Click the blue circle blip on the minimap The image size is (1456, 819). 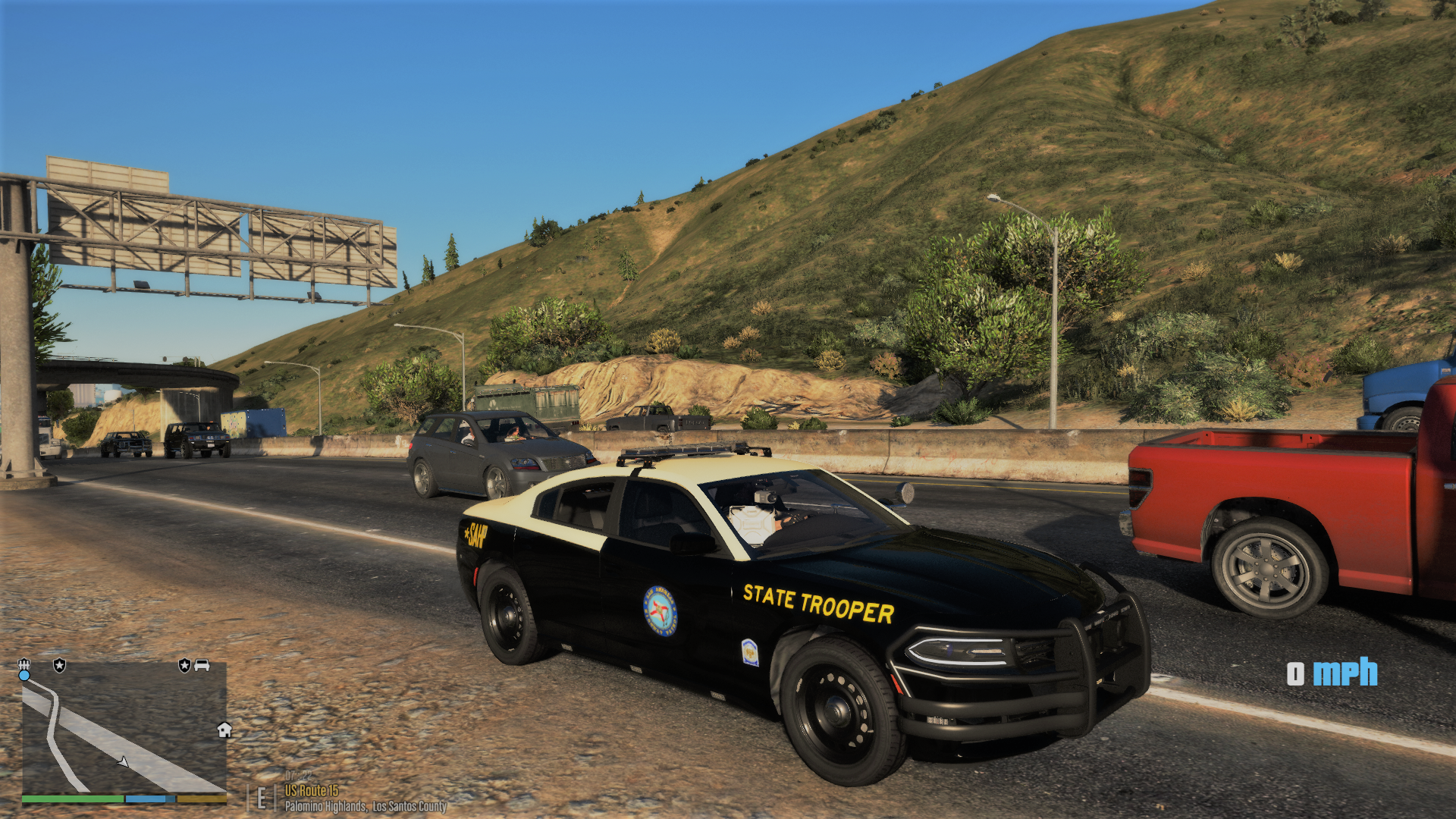[x=24, y=675]
